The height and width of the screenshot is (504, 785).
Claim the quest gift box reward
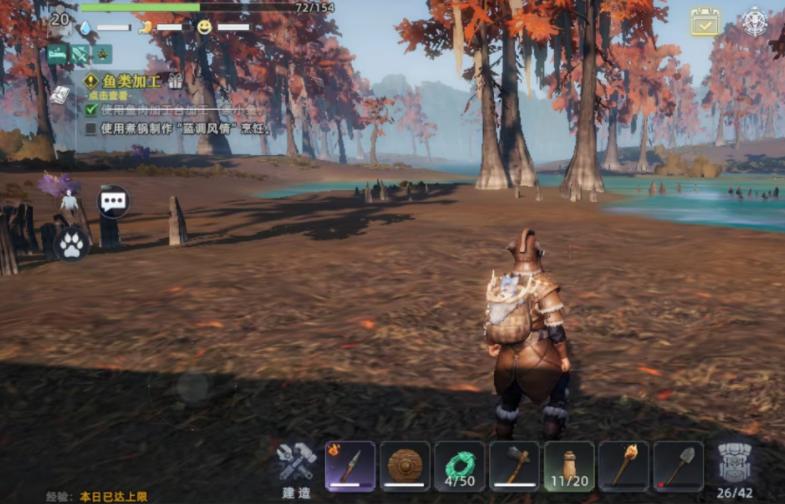pos(176,81)
